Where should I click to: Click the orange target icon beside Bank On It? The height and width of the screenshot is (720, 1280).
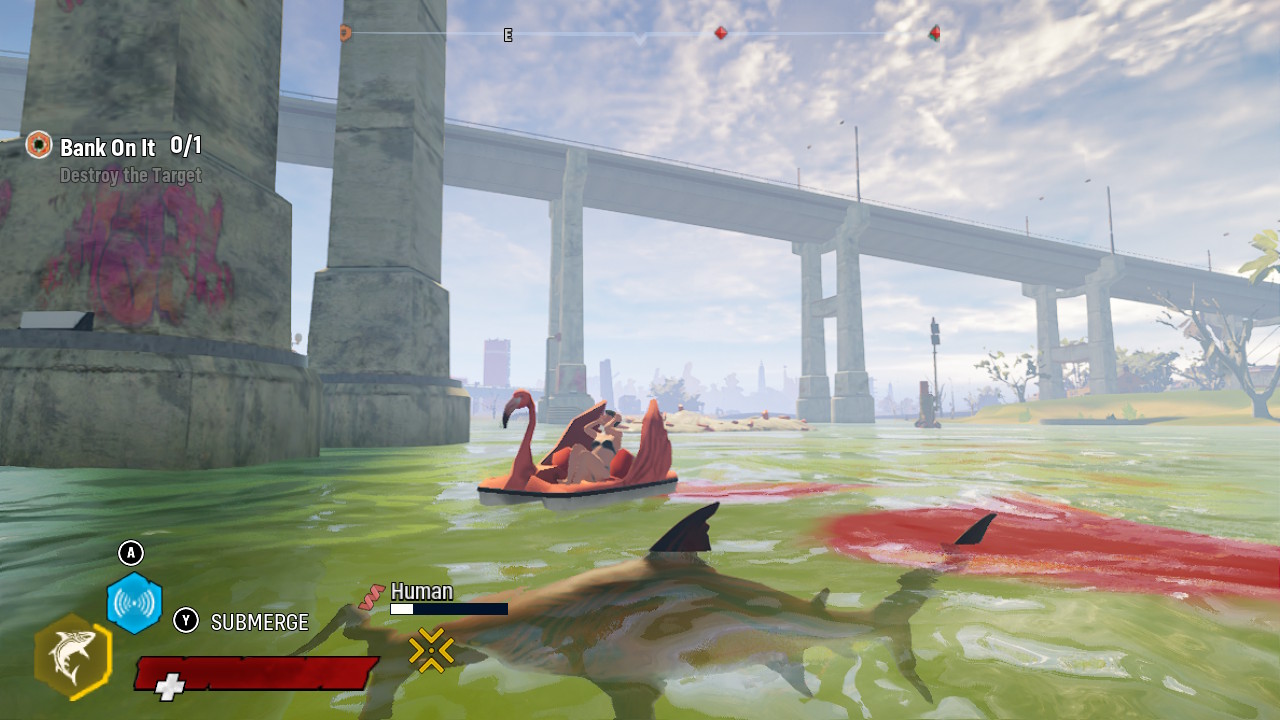pos(39,145)
